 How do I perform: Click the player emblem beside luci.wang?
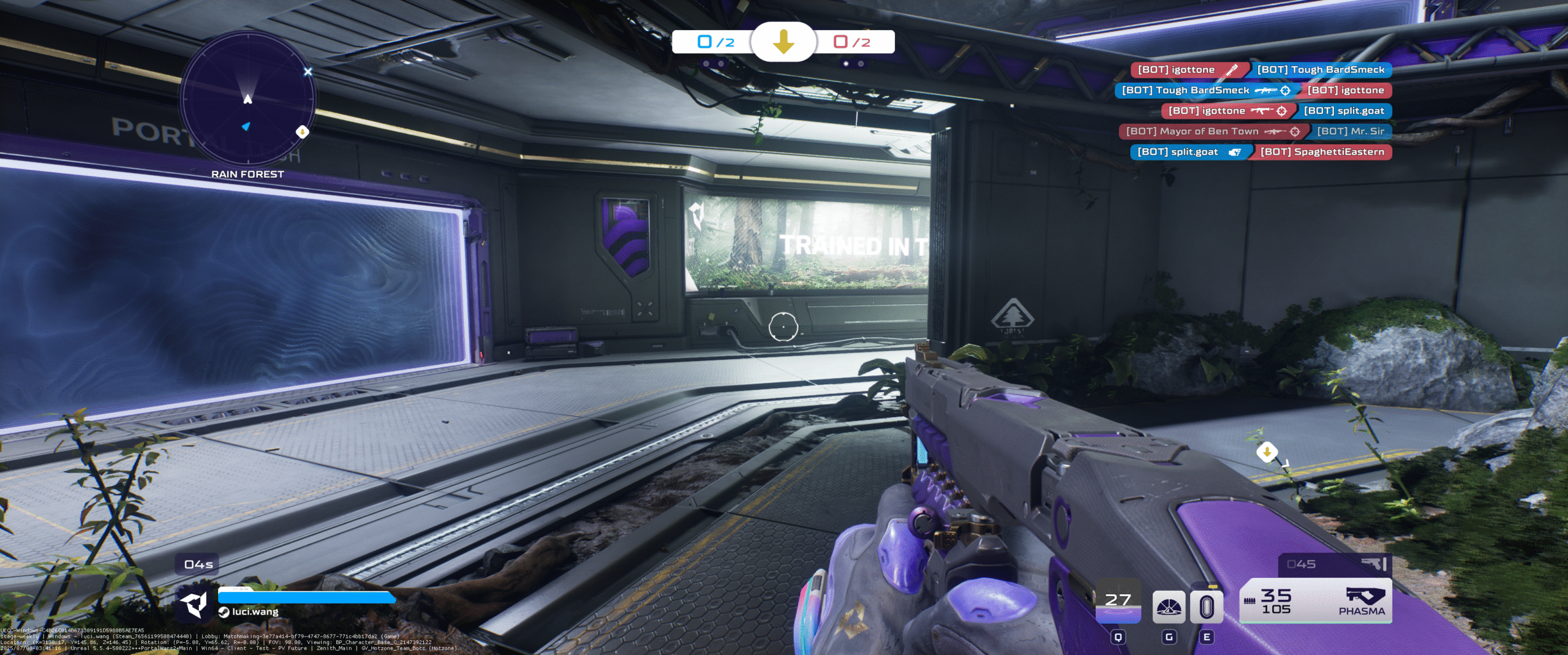click(x=195, y=604)
